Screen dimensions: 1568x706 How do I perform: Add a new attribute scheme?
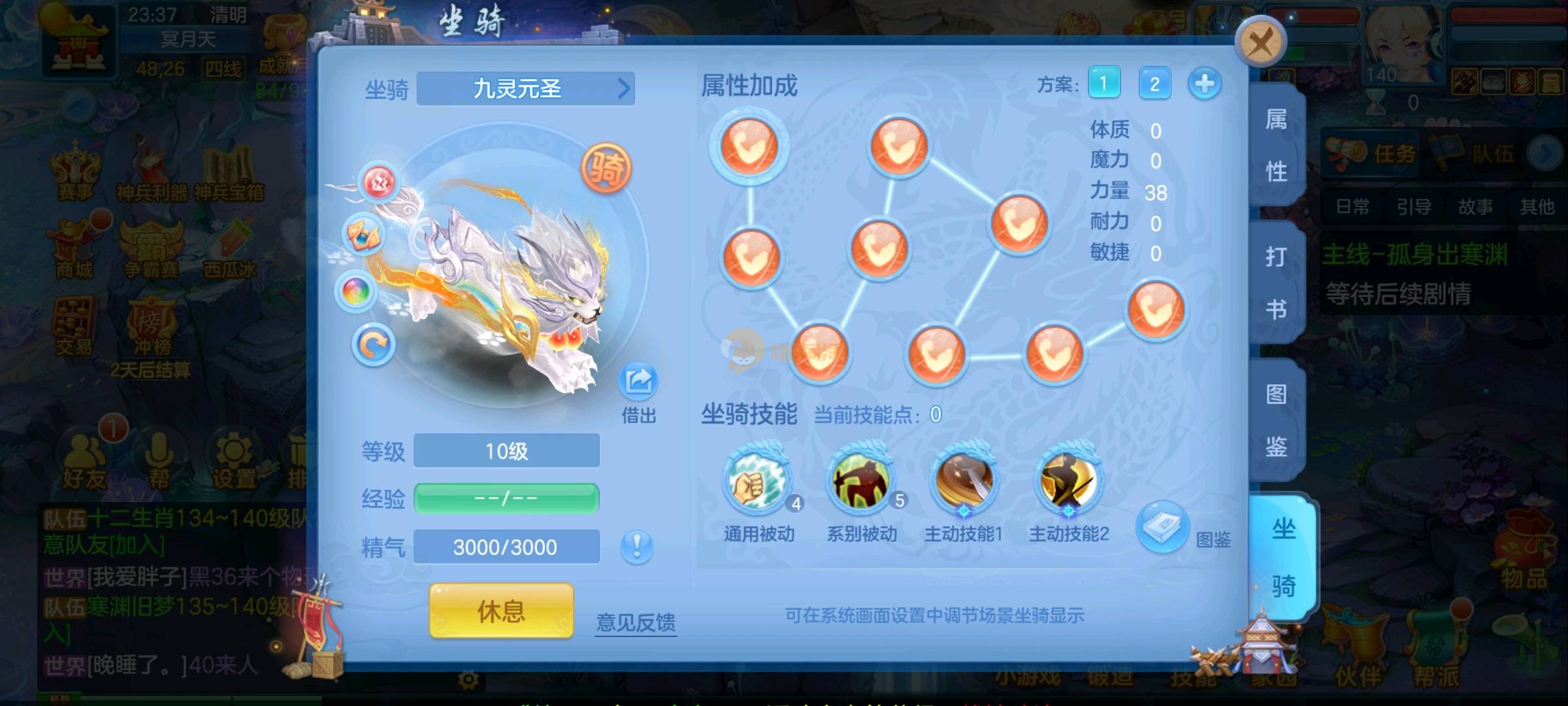tap(1204, 84)
